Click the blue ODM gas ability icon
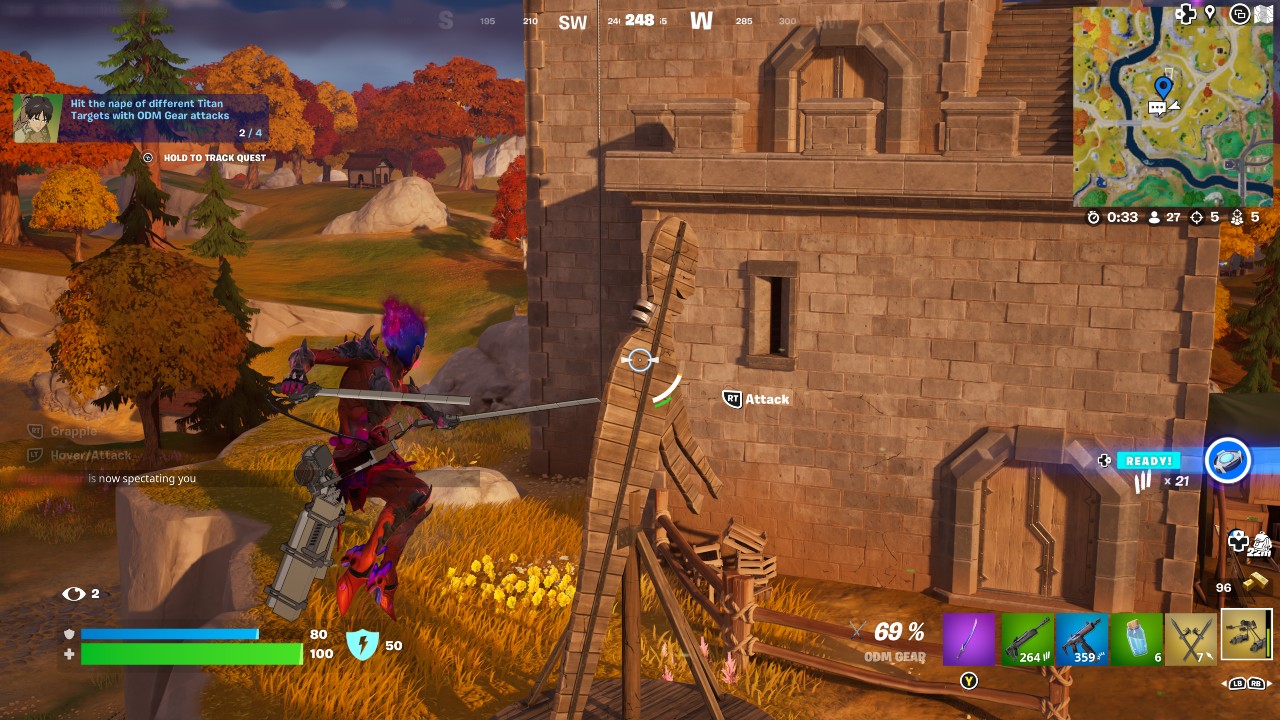1280x720 pixels. pos(1228,459)
